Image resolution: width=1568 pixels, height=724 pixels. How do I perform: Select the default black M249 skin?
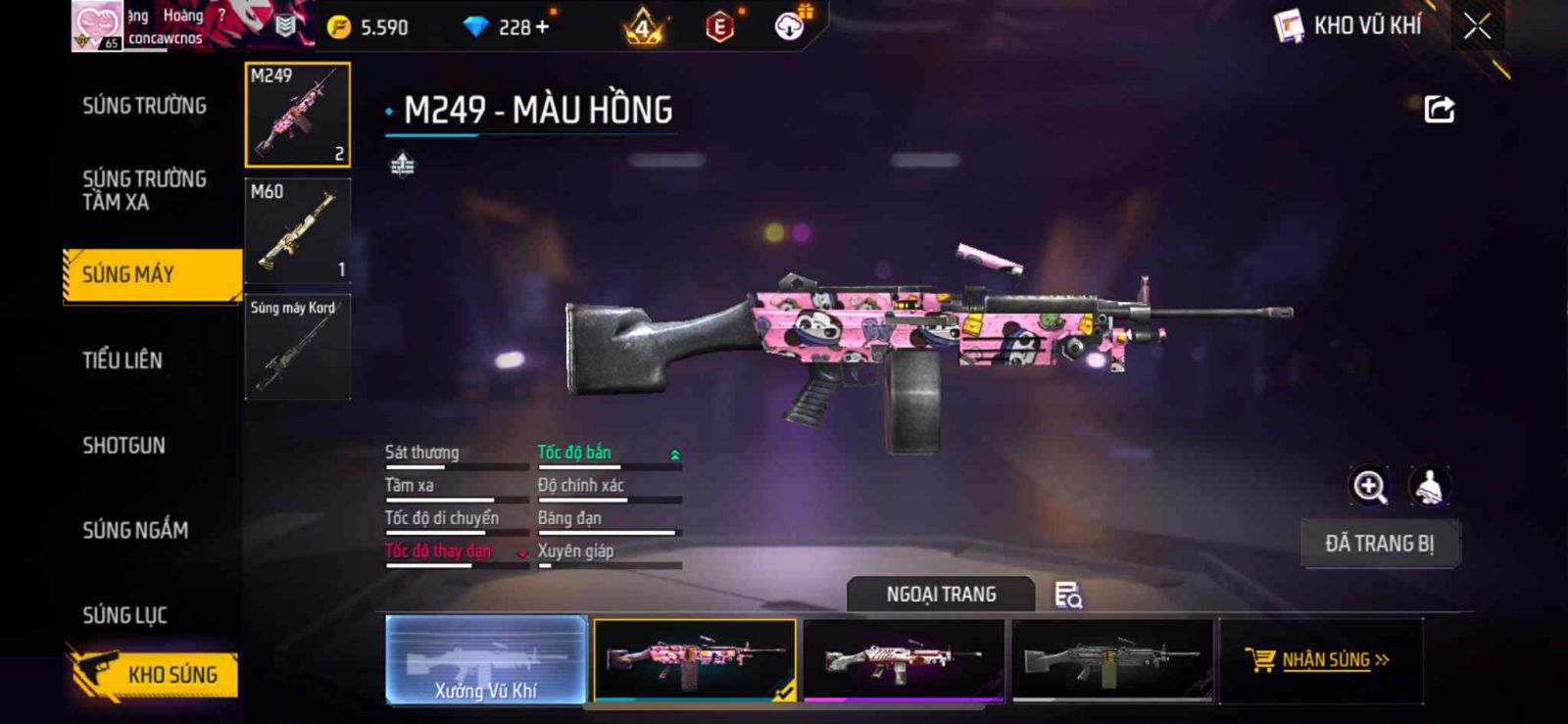[1112, 659]
